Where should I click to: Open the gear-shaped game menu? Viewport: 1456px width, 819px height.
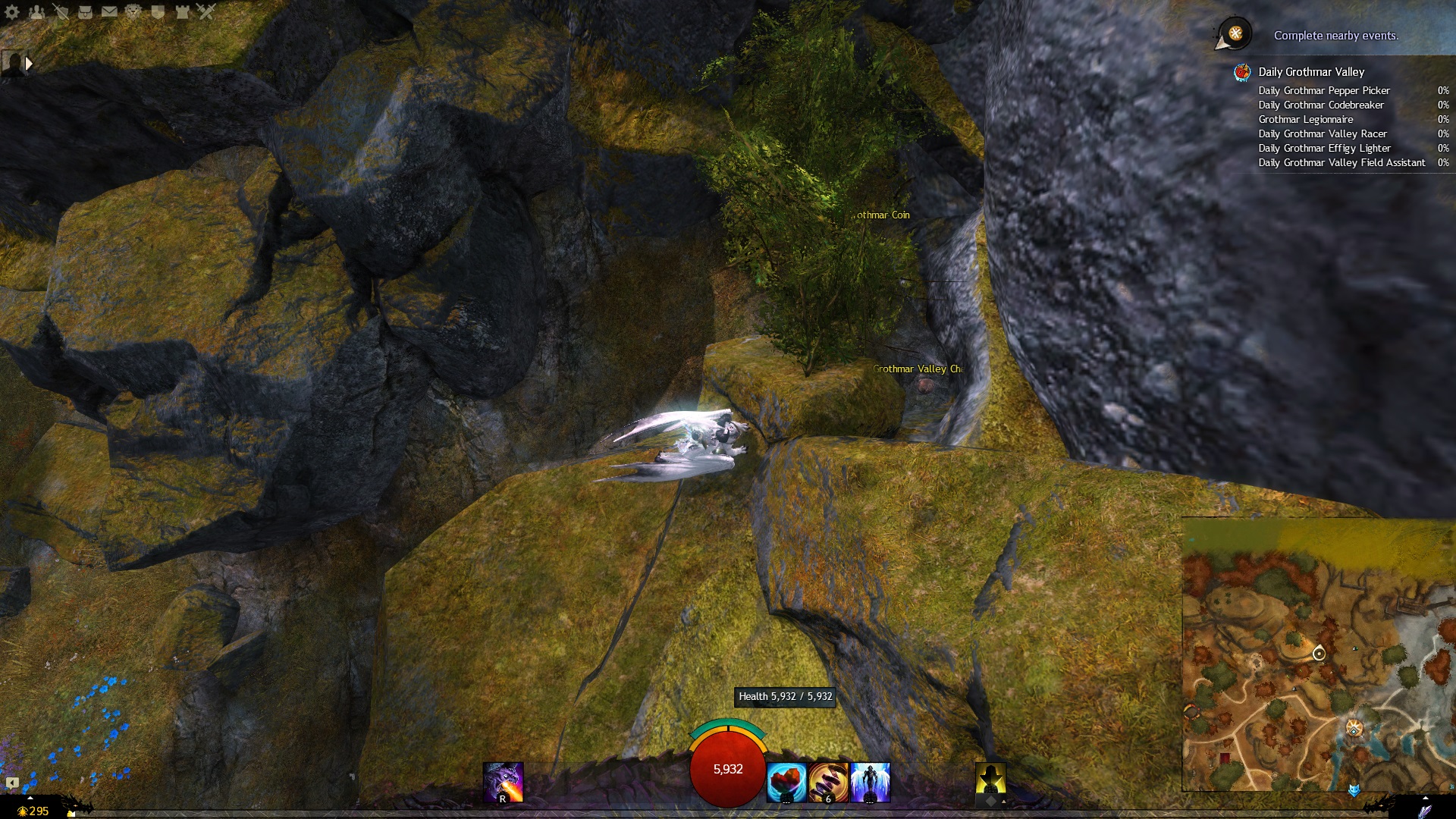point(12,11)
